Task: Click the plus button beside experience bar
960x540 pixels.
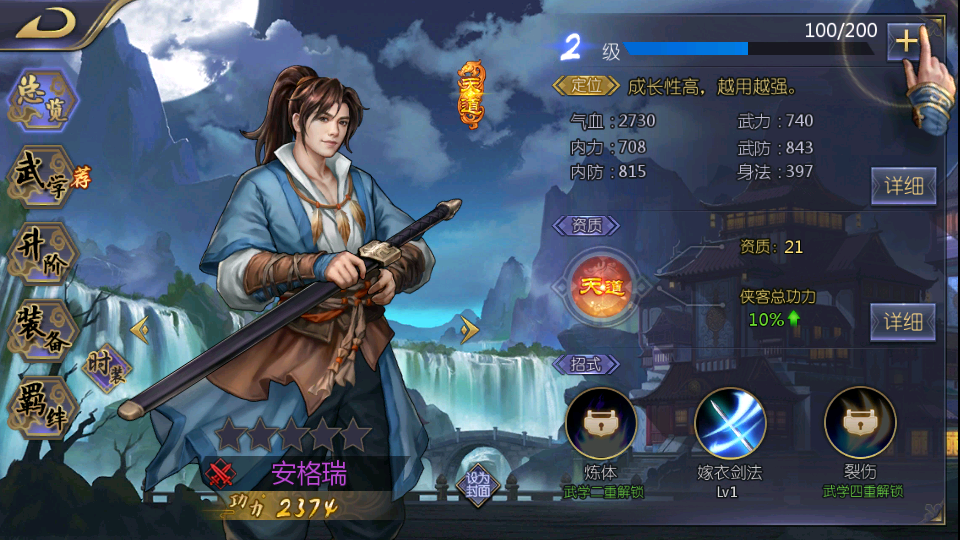Action: coord(906,41)
